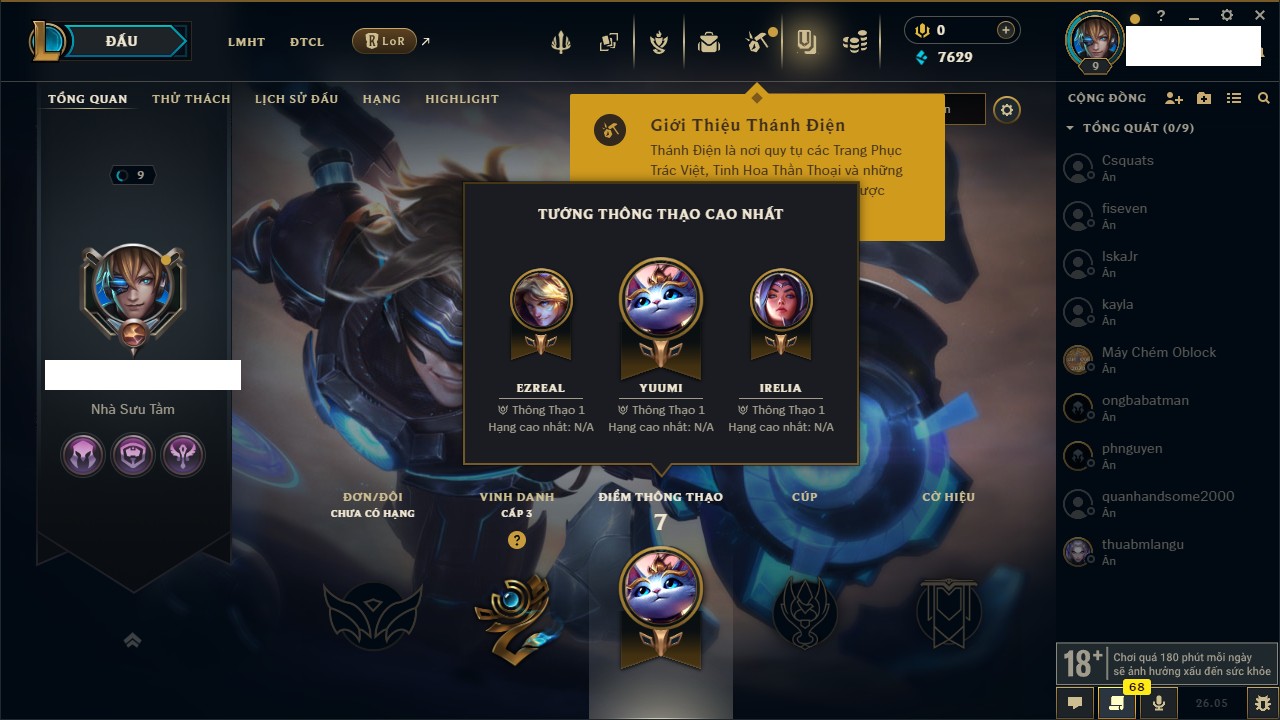Image resolution: width=1280 pixels, height=720 pixels.
Task: Open the client settings gear icon
Action: click(1227, 15)
